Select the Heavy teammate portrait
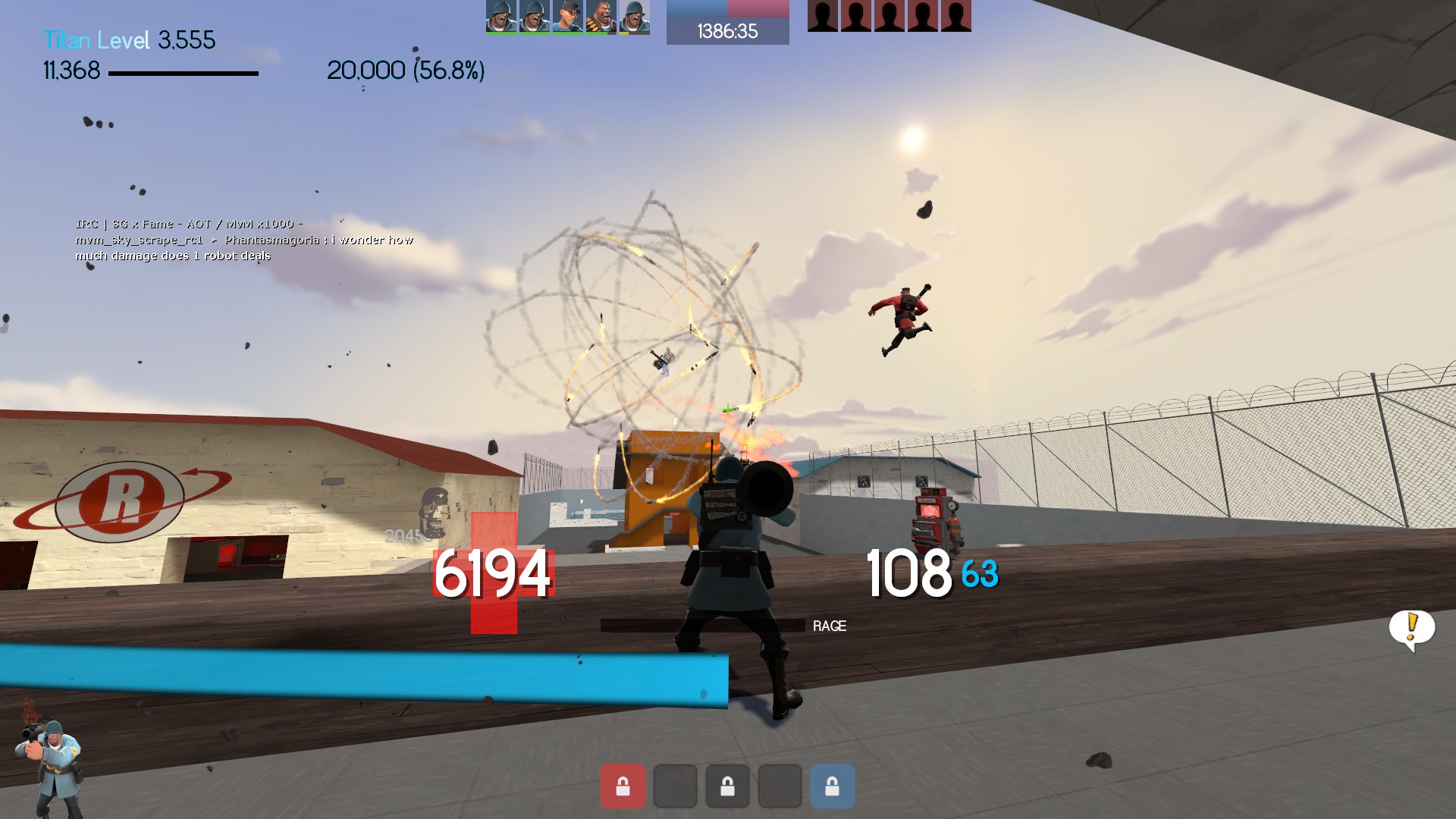1456x819 pixels. coord(601,17)
